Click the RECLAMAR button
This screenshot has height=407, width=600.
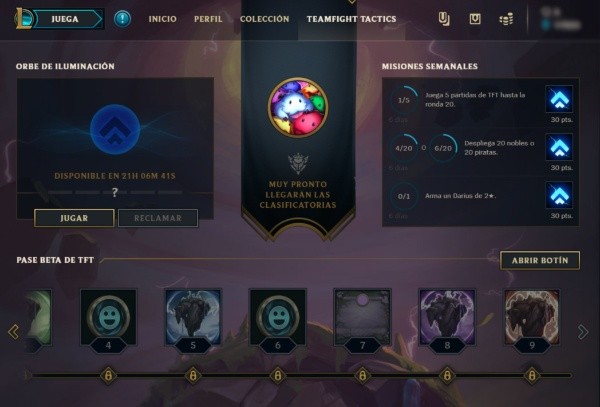(157, 218)
